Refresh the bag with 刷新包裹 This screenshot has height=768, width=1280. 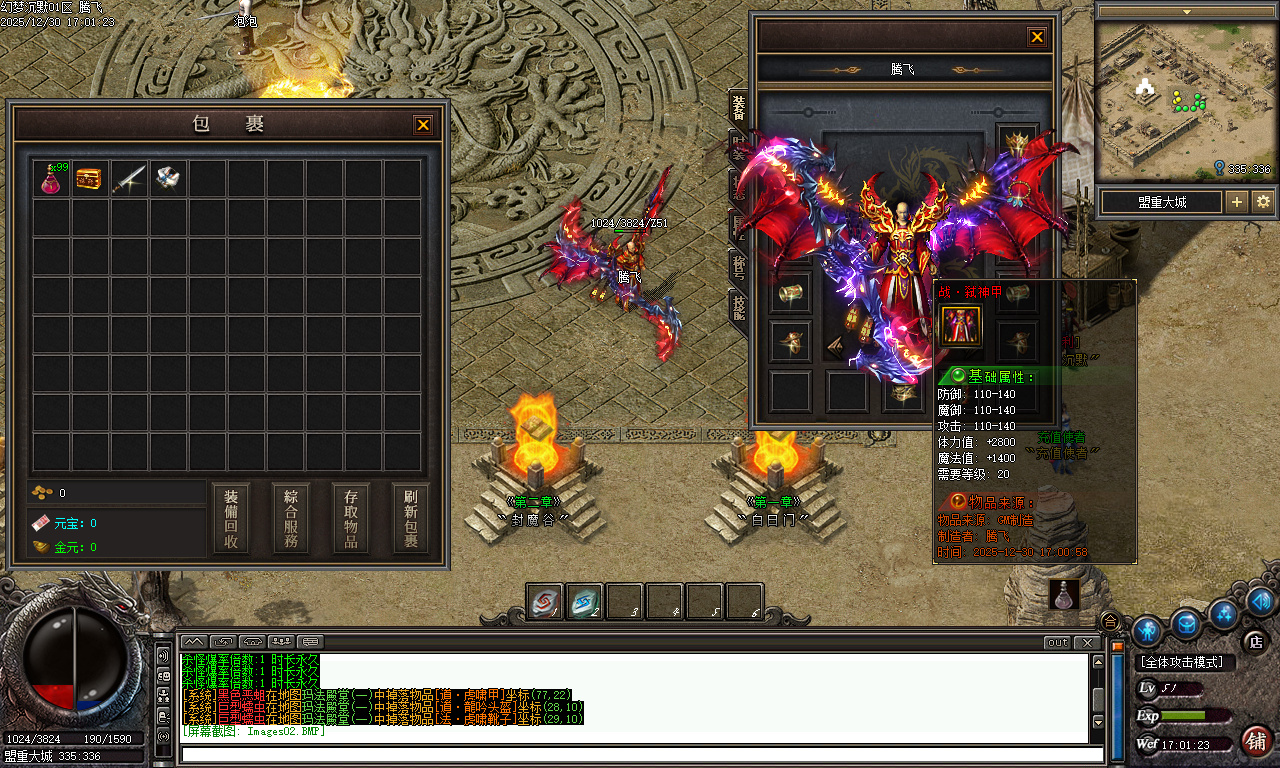coord(411,519)
